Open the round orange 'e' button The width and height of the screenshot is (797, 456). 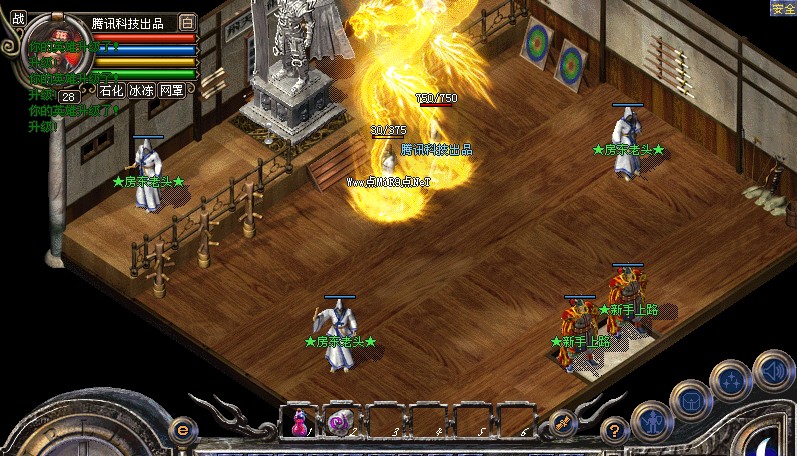(x=182, y=429)
